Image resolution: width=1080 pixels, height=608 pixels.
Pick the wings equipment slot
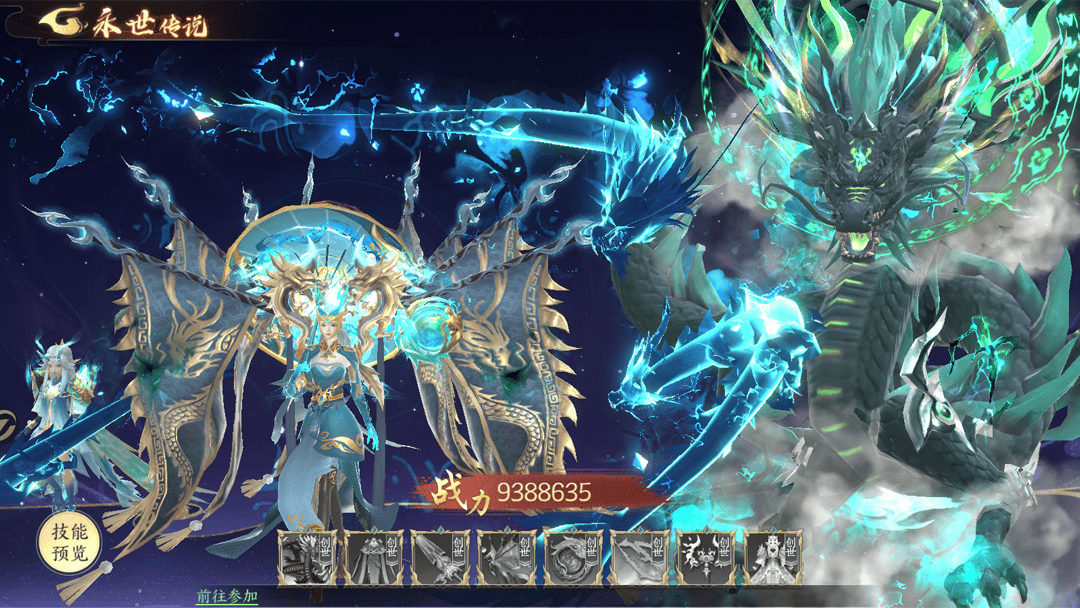pos(506,557)
